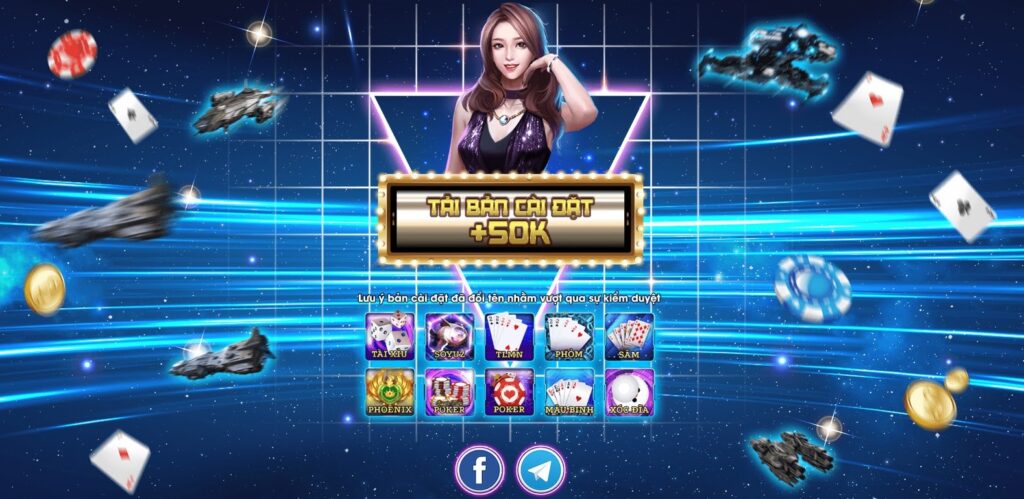This screenshot has height=499, width=1024.
Task: Visit the Facebook page icon
Action: [480, 469]
